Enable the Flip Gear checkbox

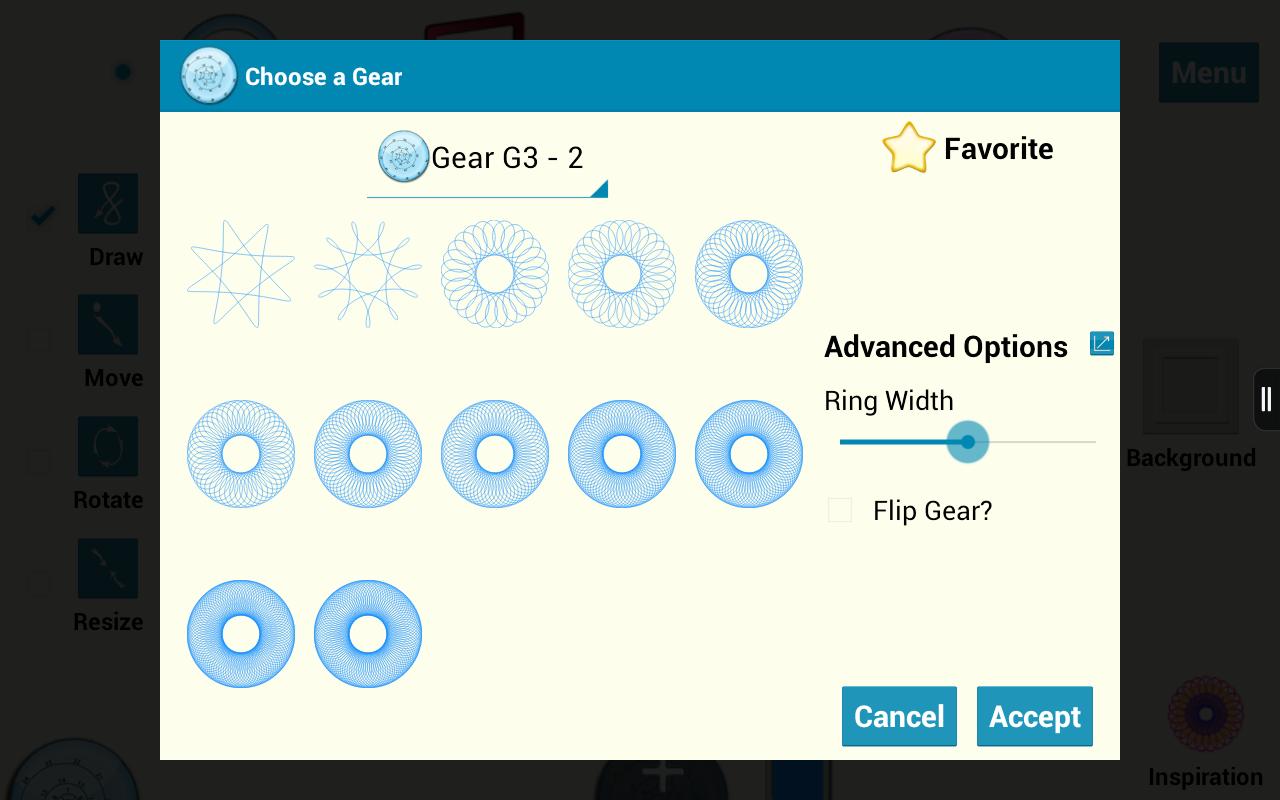(839, 510)
